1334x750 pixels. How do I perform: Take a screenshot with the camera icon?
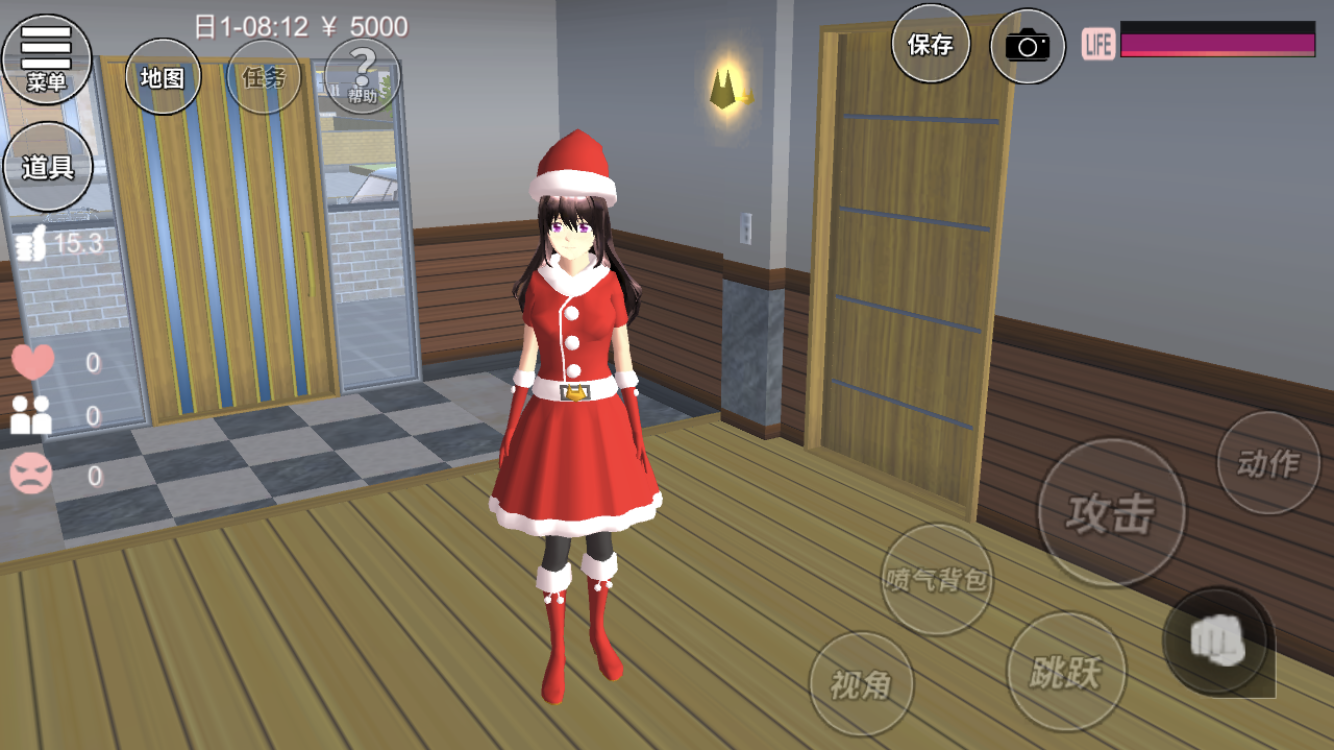point(1027,46)
